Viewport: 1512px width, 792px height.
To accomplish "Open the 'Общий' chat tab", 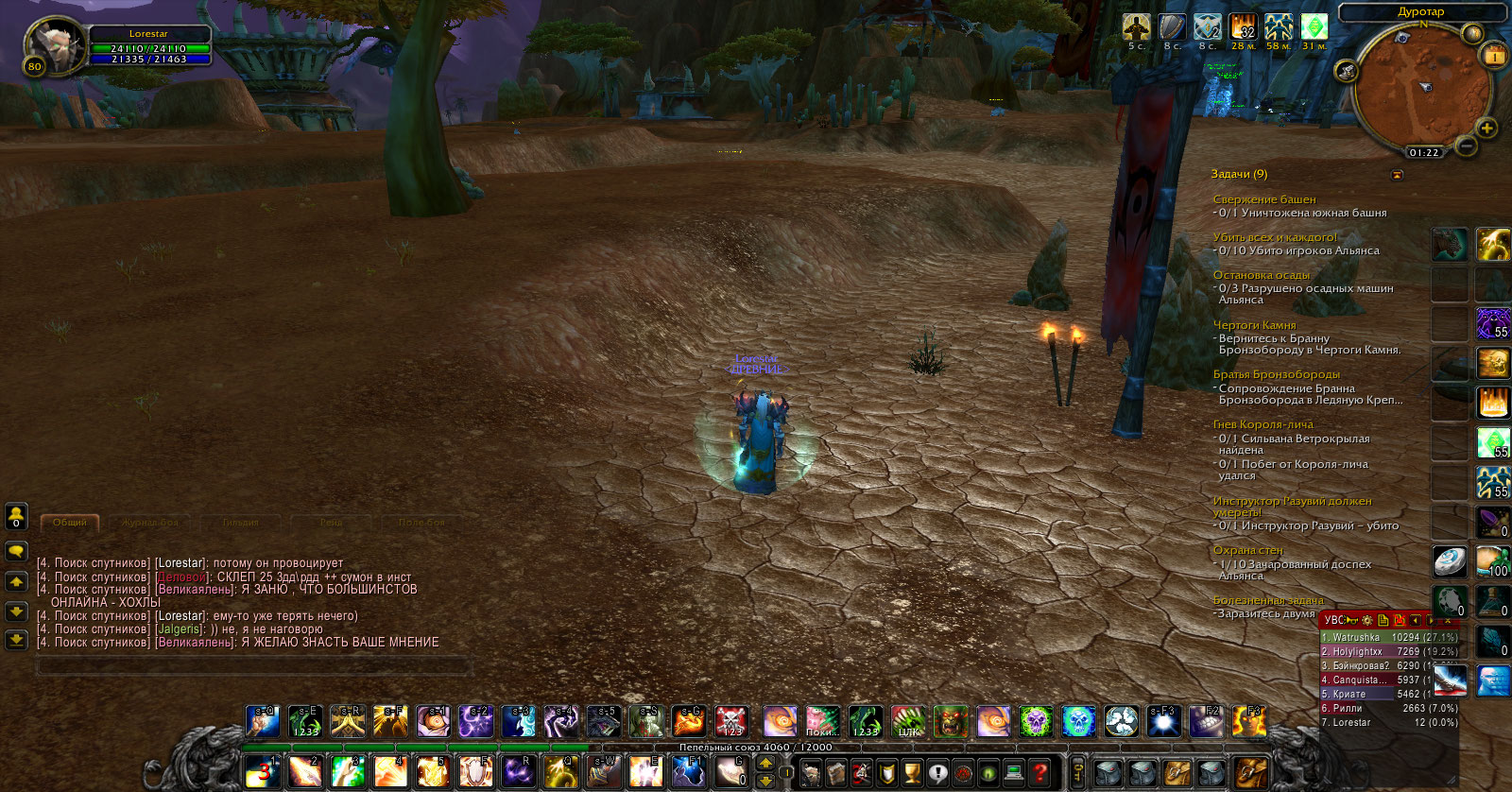I will tap(70, 523).
